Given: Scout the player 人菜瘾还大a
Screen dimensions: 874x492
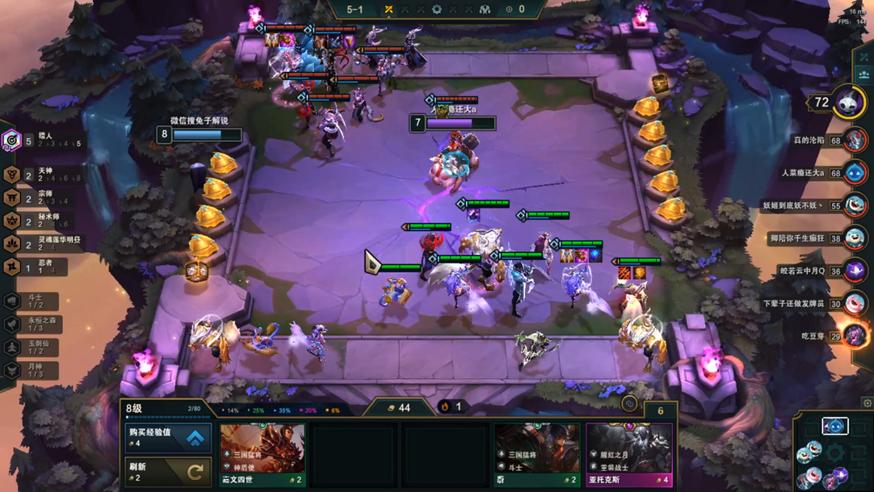Looking at the screenshot, I should 853,173.
